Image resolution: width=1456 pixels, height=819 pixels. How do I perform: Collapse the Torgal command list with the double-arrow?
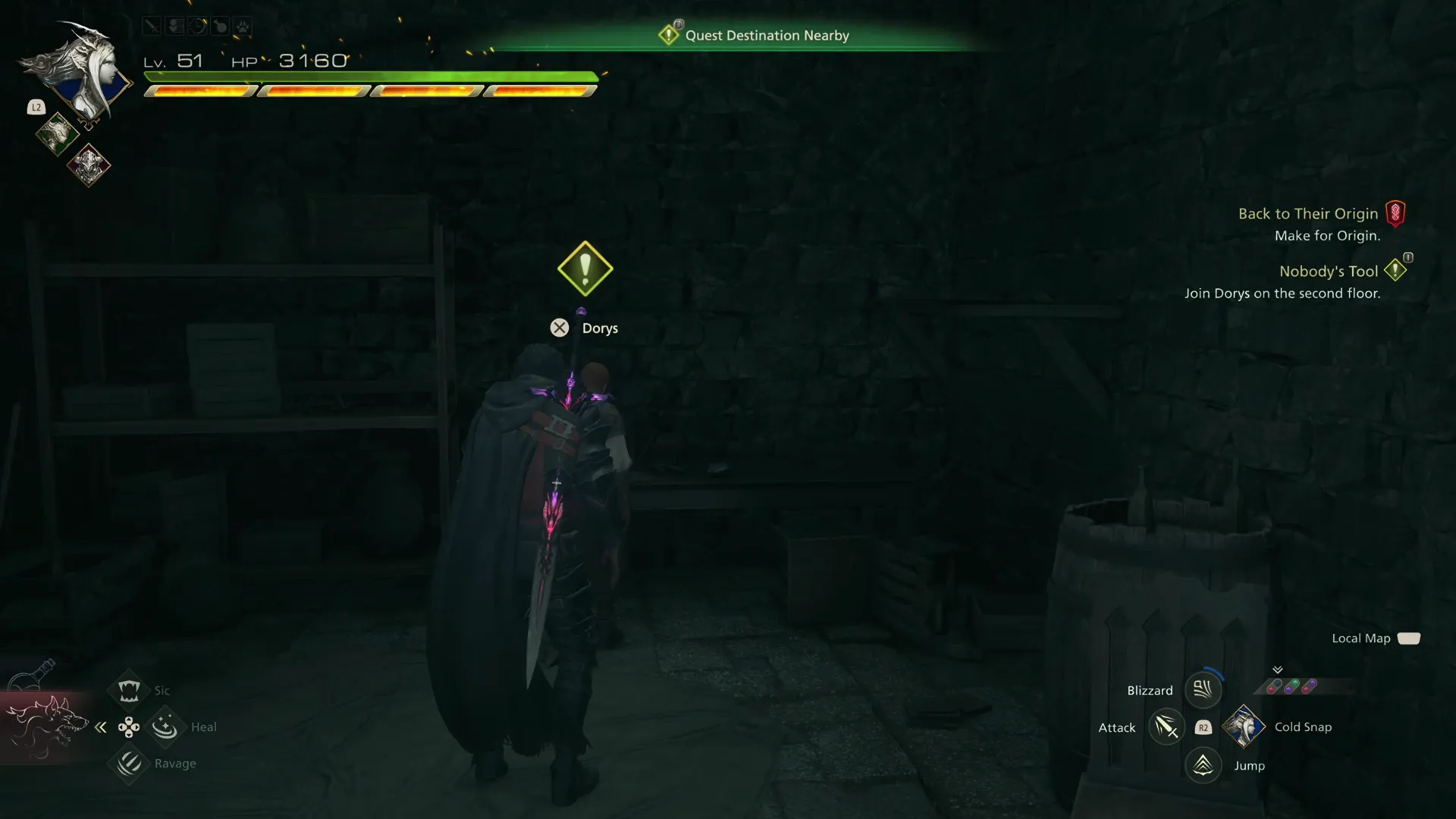click(101, 726)
